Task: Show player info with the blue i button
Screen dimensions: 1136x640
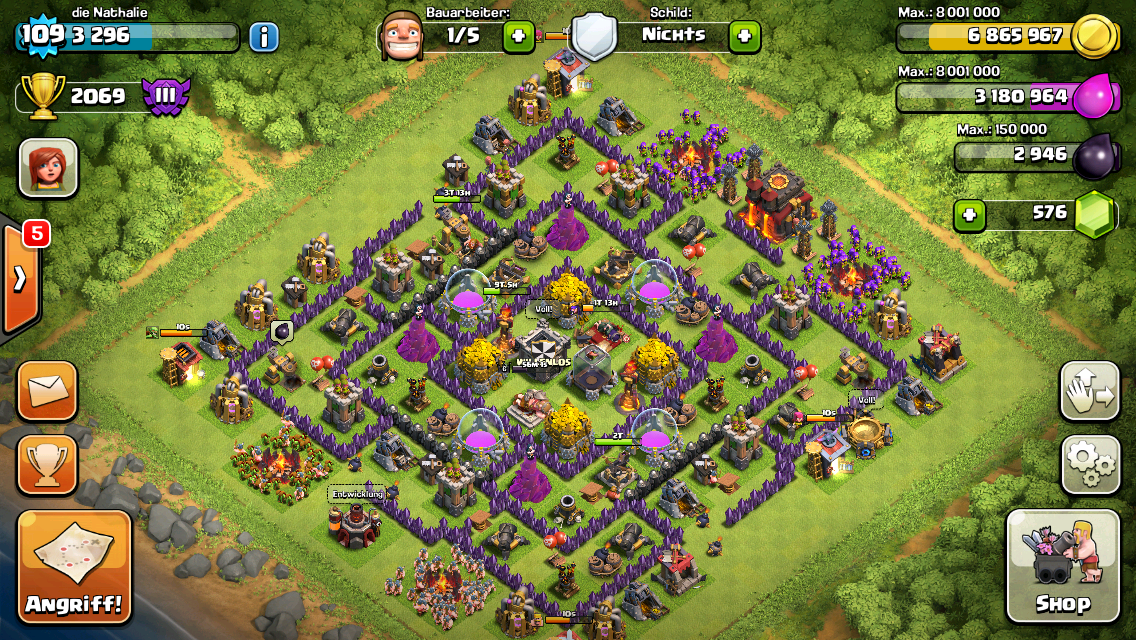Action: [263, 38]
